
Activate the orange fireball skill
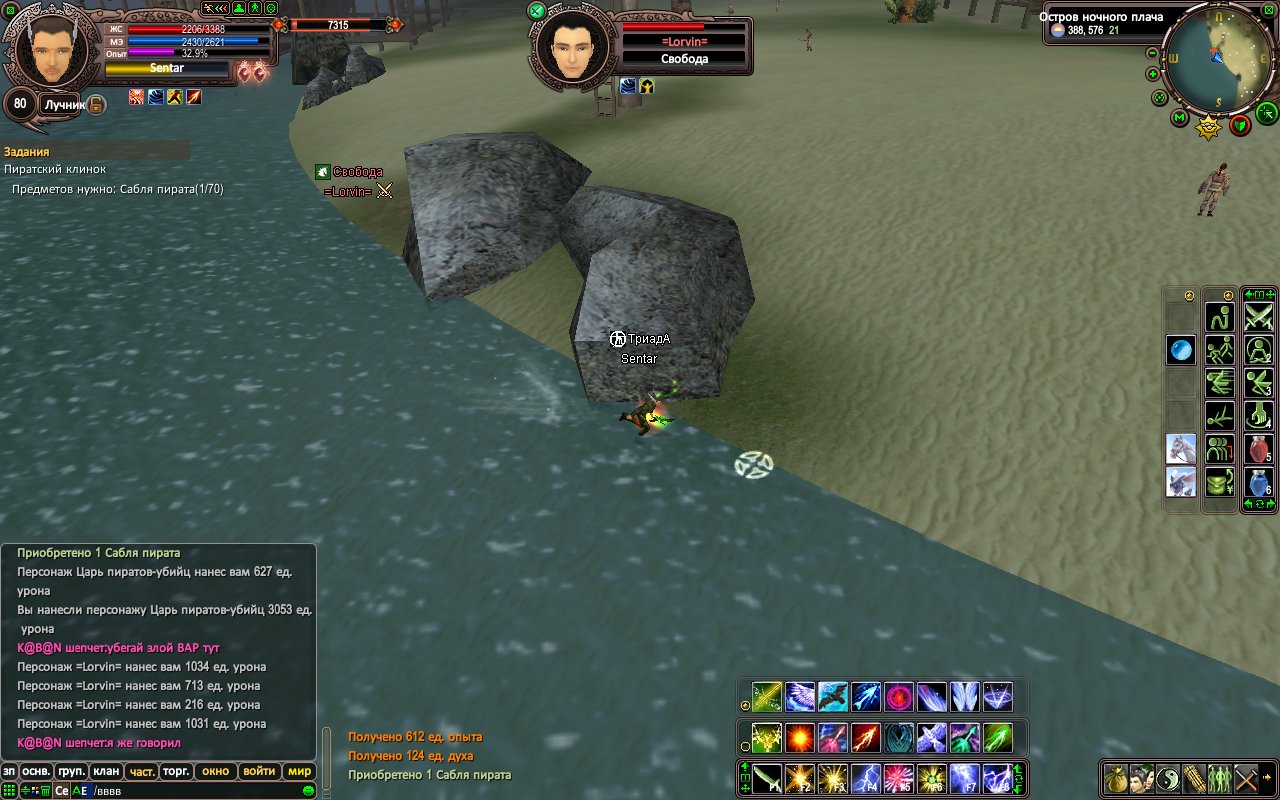[799, 738]
